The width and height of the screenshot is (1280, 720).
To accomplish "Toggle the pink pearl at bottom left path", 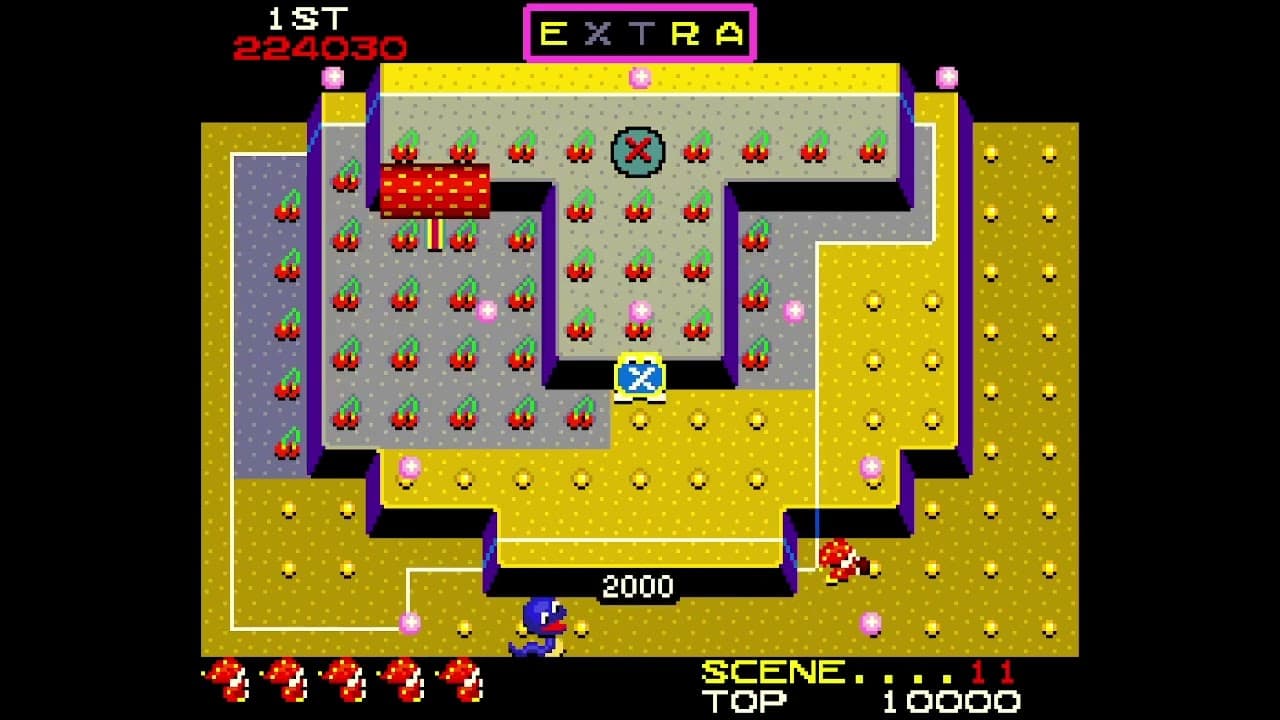I will (408, 623).
